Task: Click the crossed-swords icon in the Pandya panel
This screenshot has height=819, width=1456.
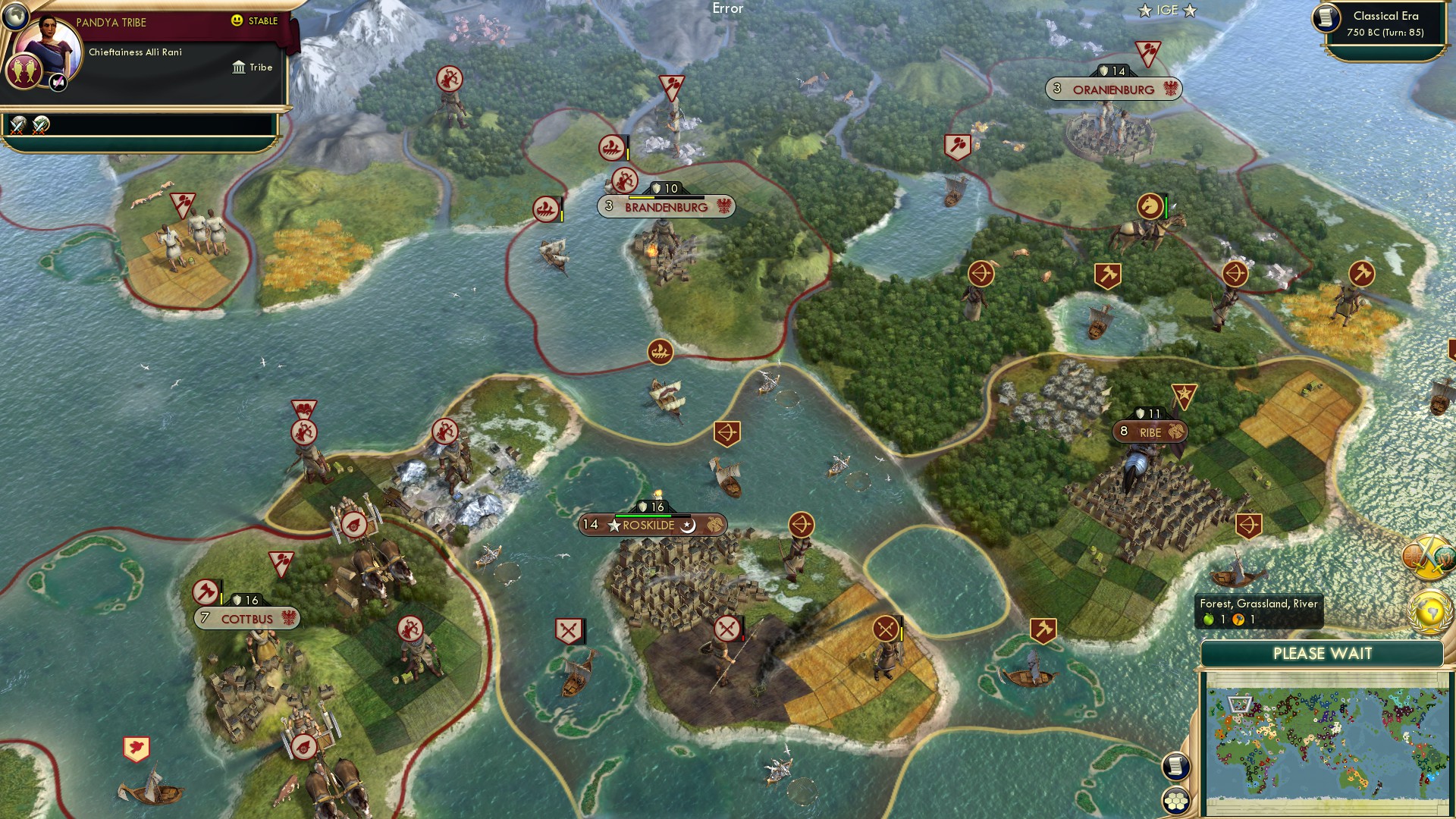Action: point(18,126)
